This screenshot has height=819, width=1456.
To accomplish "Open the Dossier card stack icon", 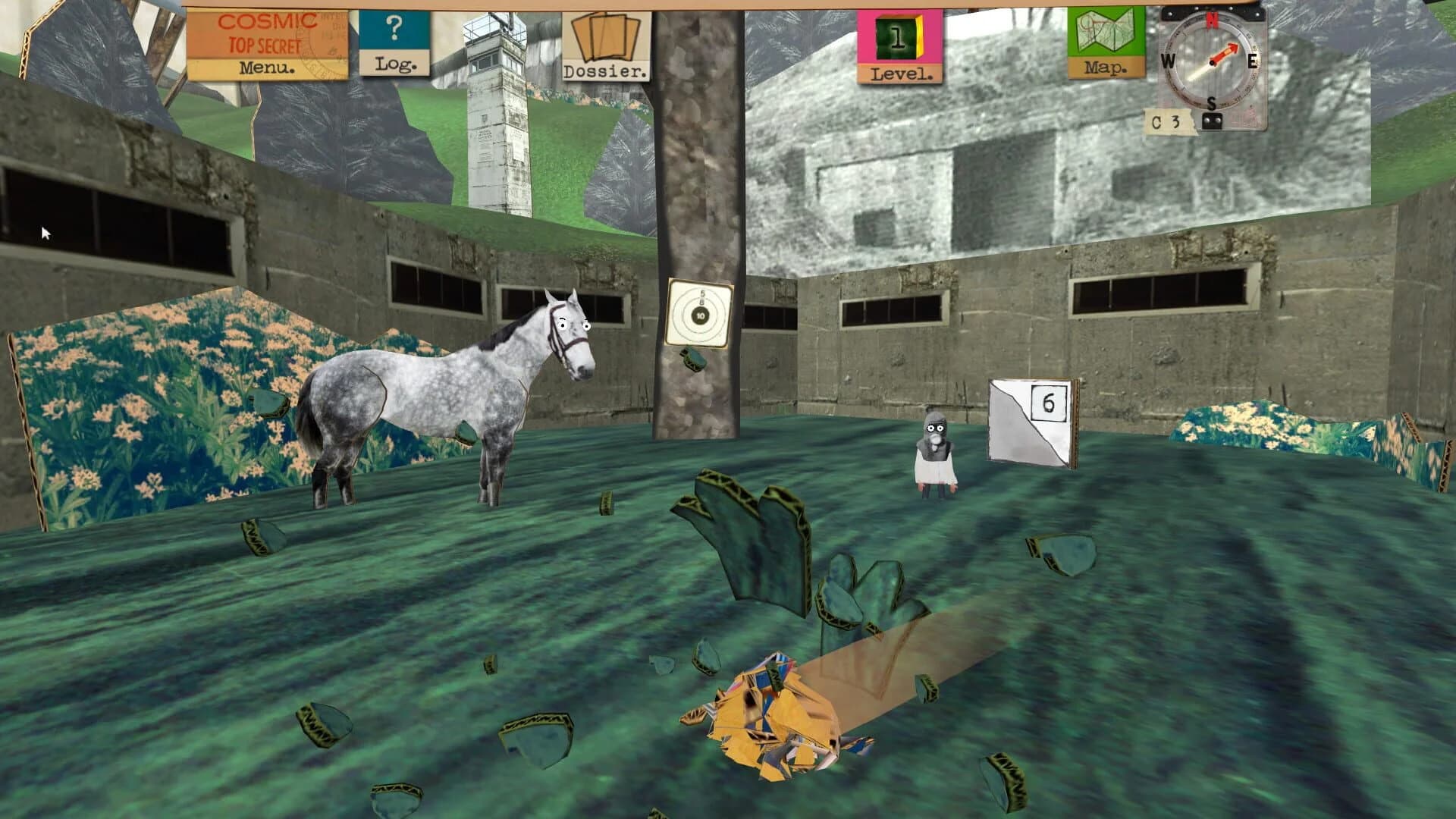I will click(x=605, y=38).
